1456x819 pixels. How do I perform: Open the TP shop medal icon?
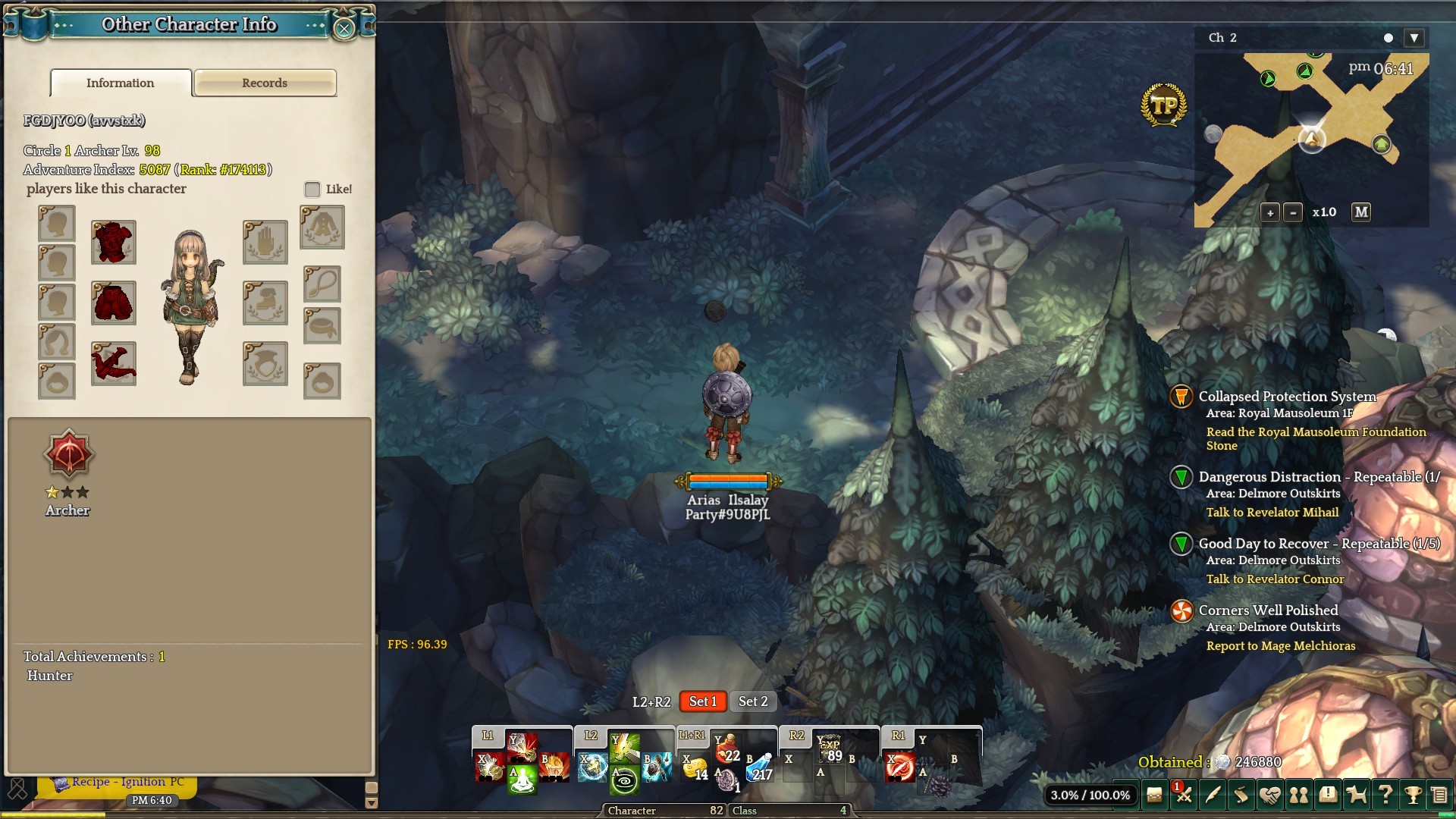[1163, 105]
